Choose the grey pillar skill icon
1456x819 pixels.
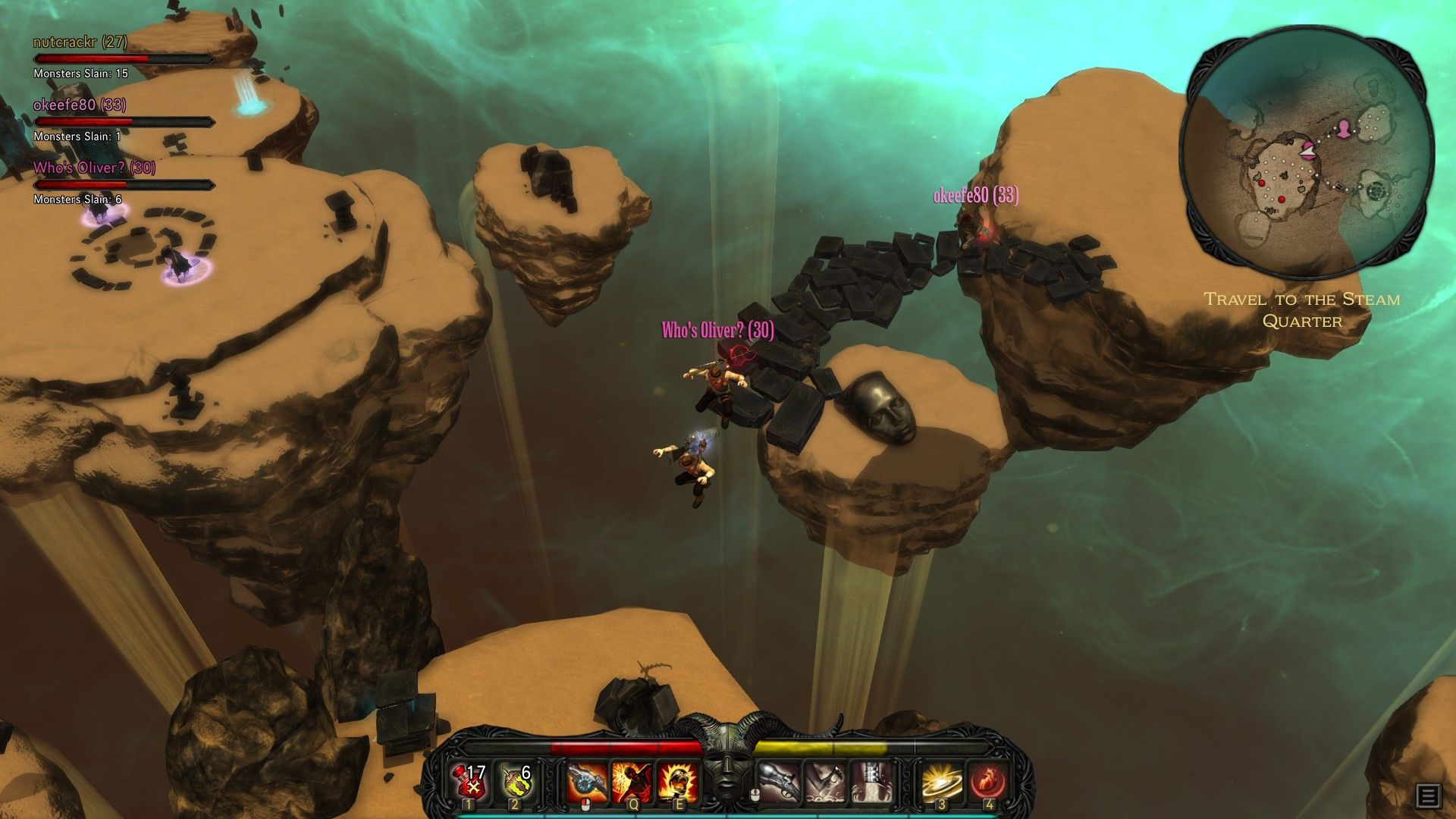coord(870,782)
